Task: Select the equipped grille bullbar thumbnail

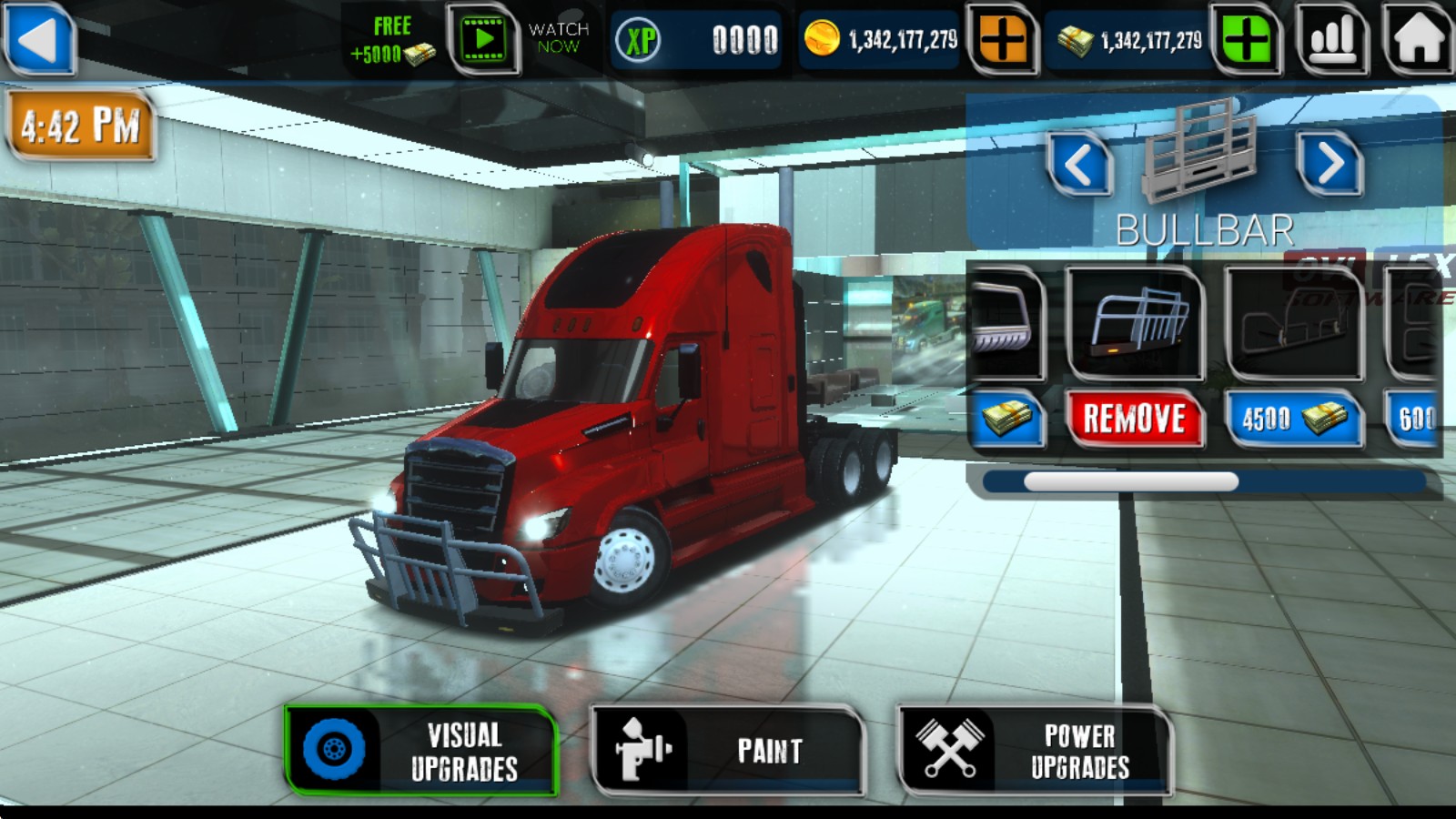Action: (1135, 325)
